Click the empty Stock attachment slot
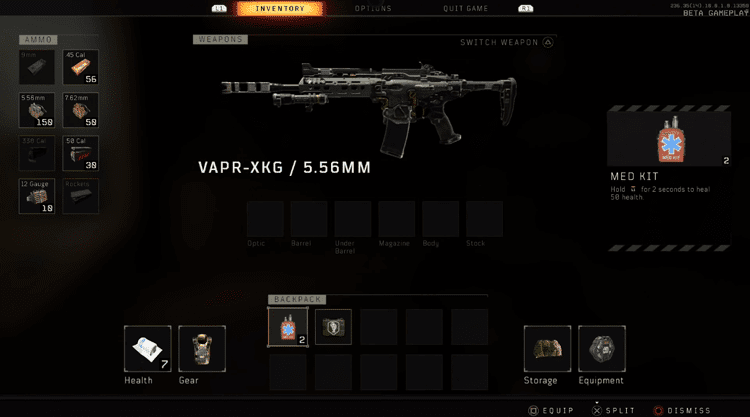 pos(484,219)
